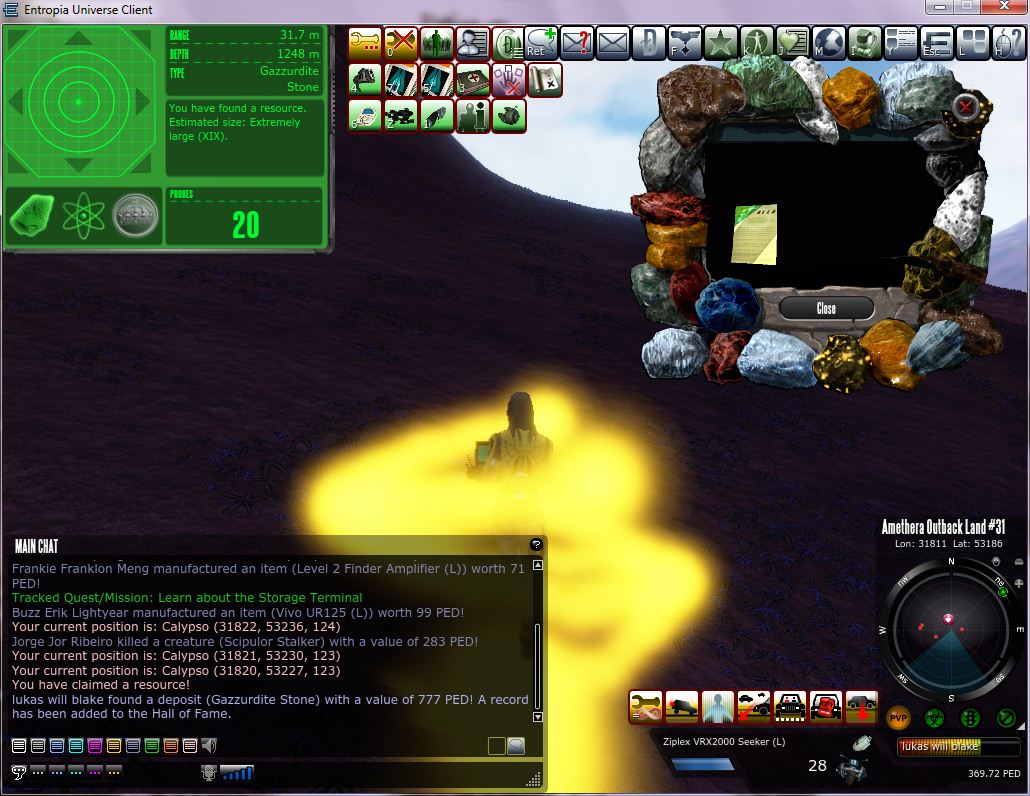Toggle the chat speaker sound icon

[x=209, y=745]
